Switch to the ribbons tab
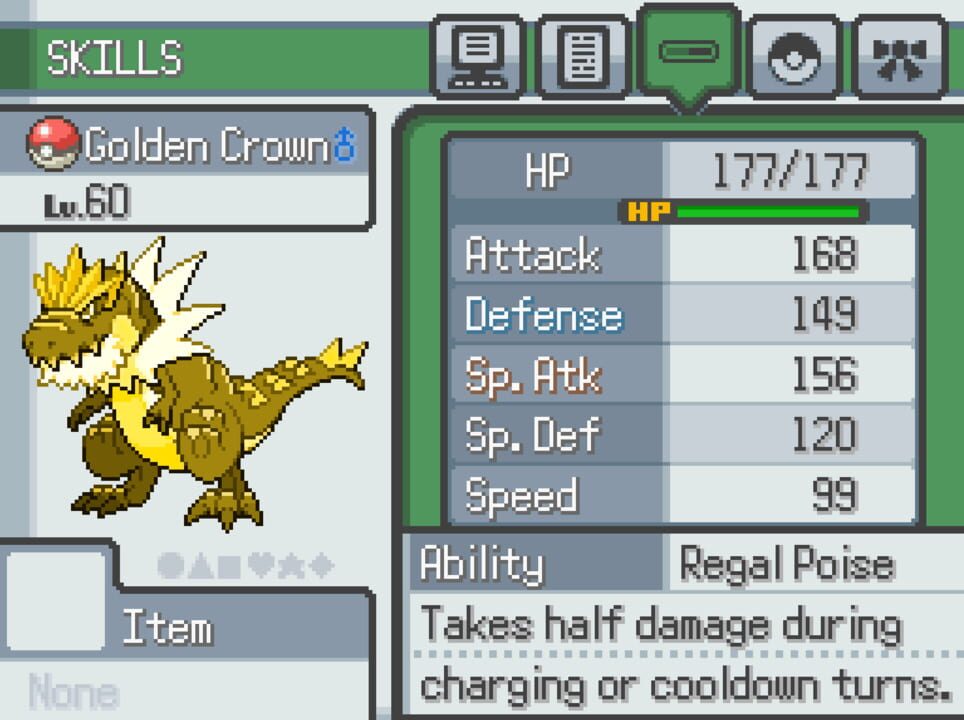 (x=900, y=57)
